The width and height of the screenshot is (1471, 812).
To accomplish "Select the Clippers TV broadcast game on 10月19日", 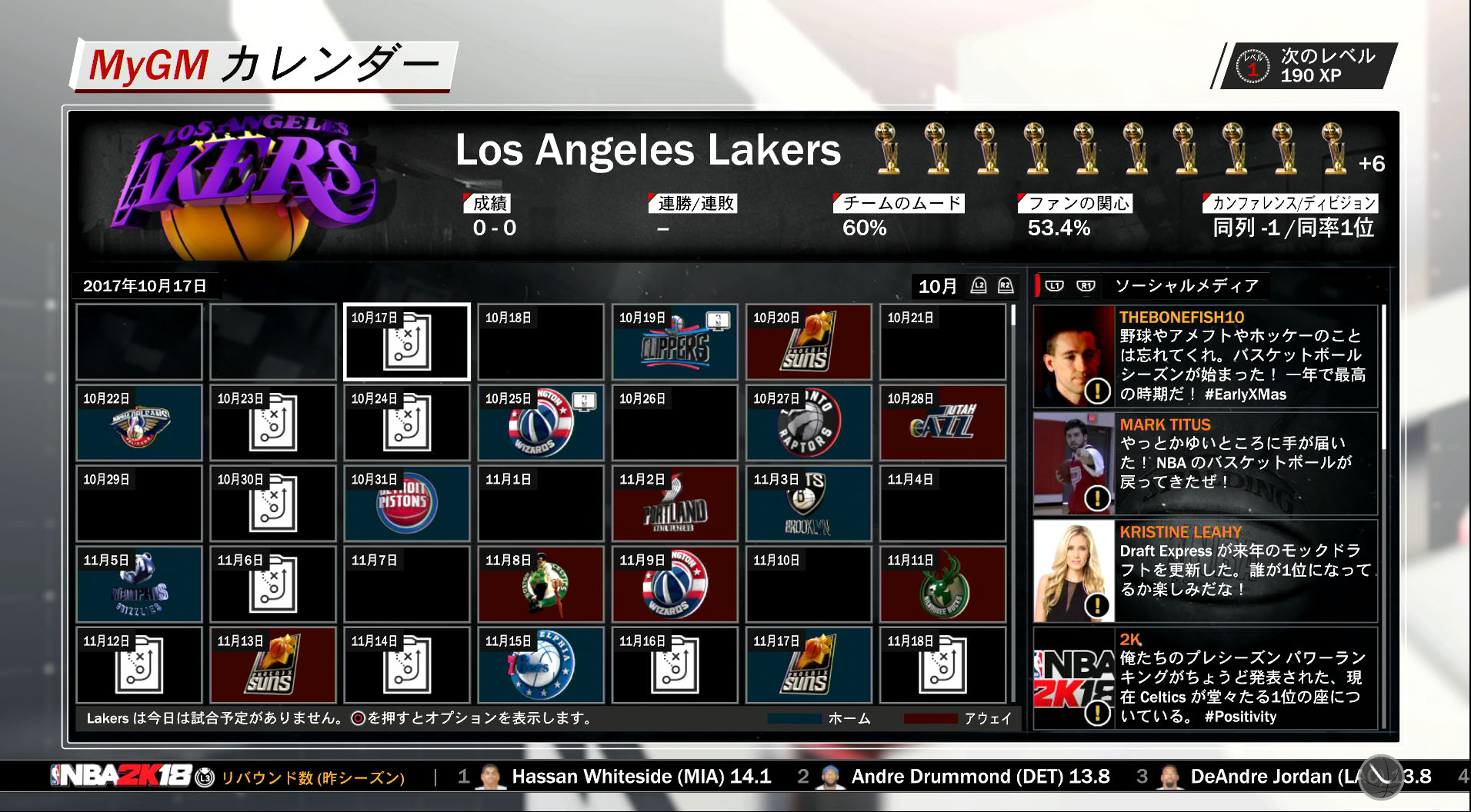I will pyautogui.click(x=674, y=341).
